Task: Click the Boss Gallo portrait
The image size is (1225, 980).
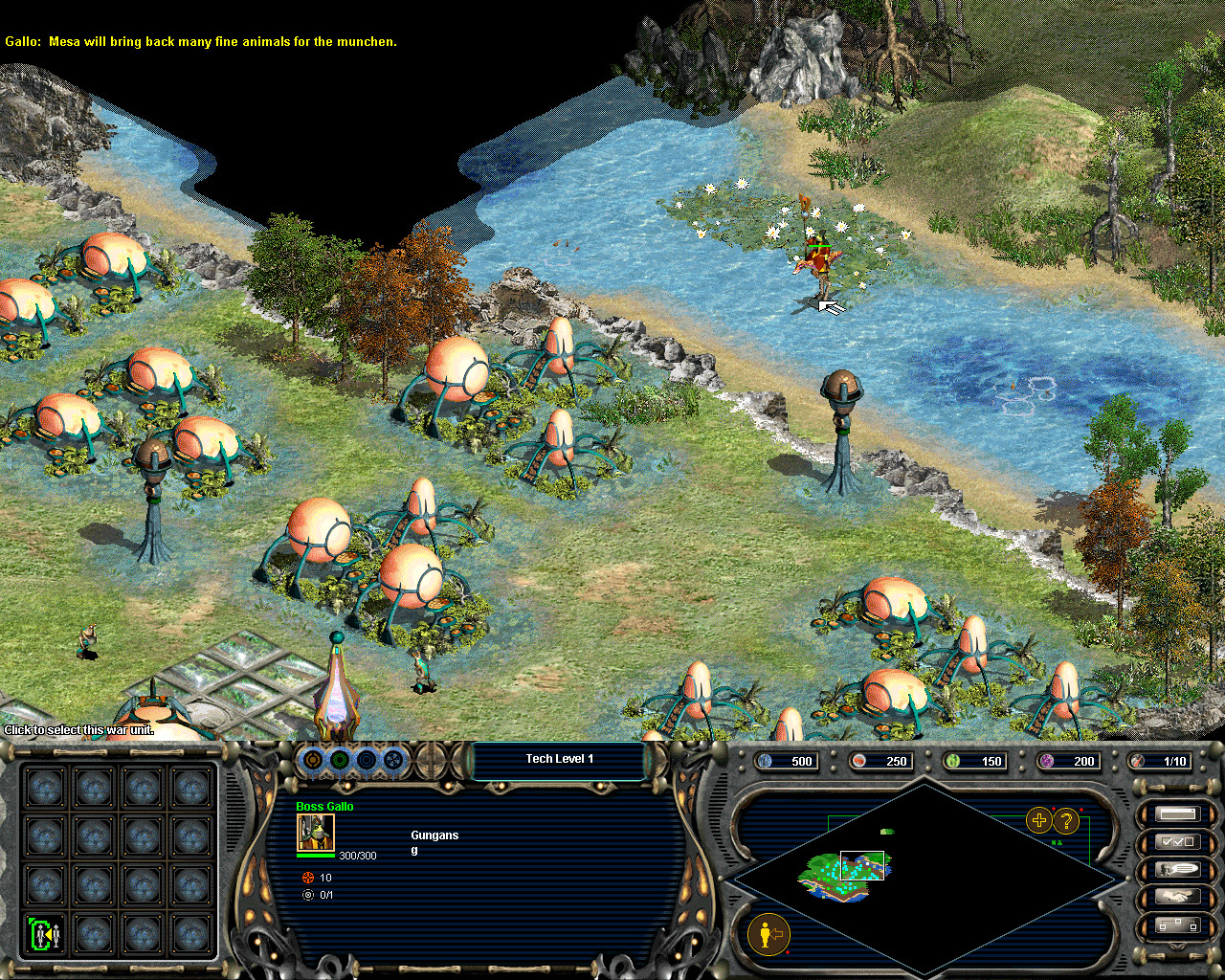Action: (x=315, y=833)
